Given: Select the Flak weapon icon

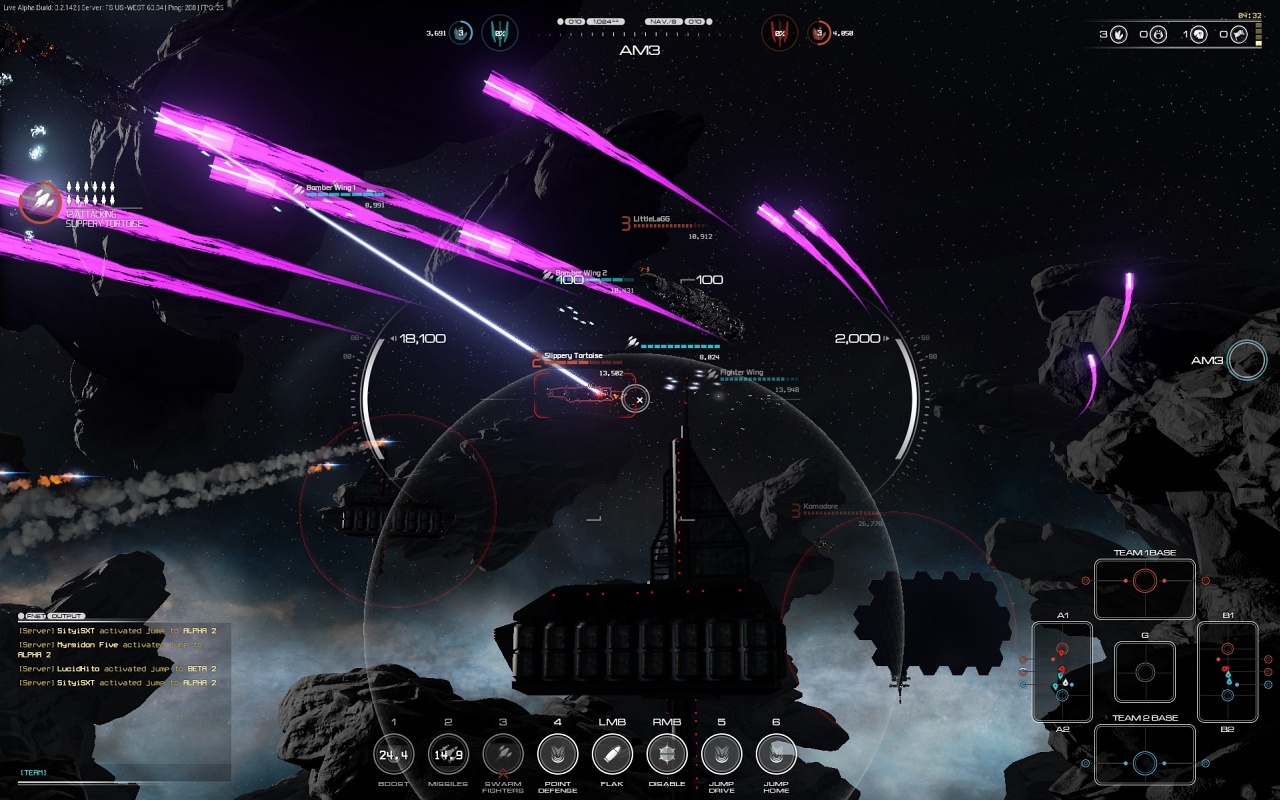Looking at the screenshot, I should click(612, 754).
